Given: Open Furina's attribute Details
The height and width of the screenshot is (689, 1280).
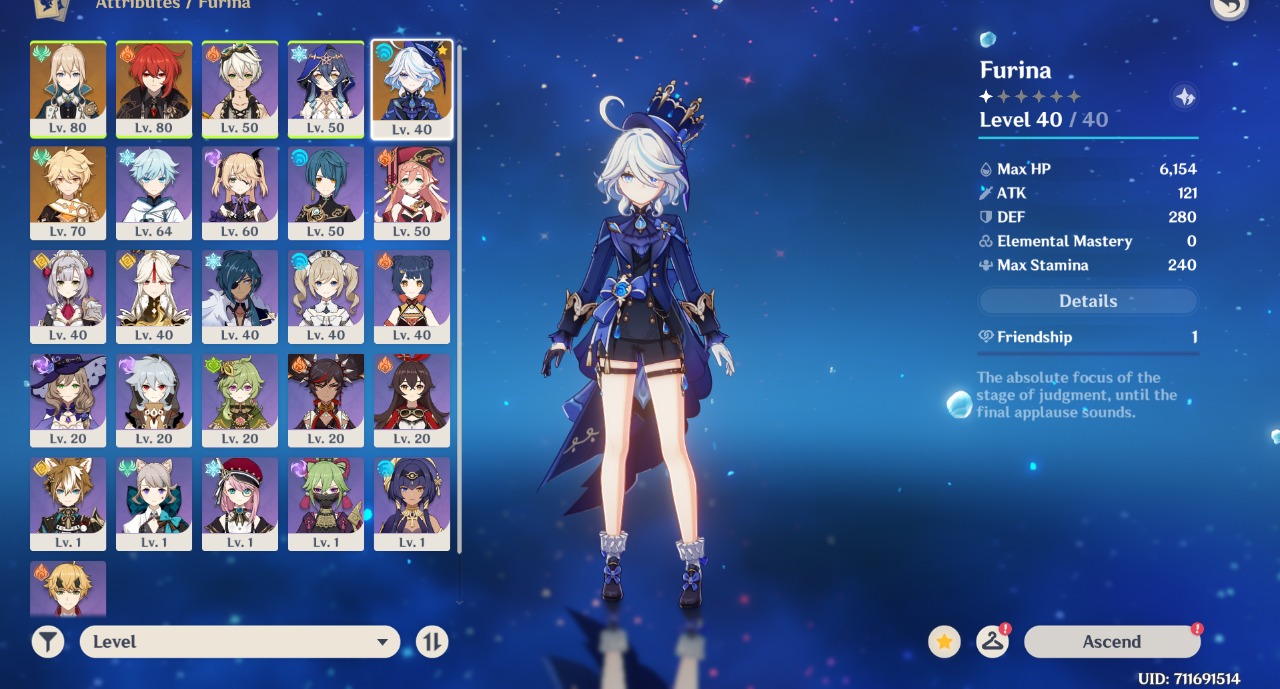Looking at the screenshot, I should tap(1088, 301).
